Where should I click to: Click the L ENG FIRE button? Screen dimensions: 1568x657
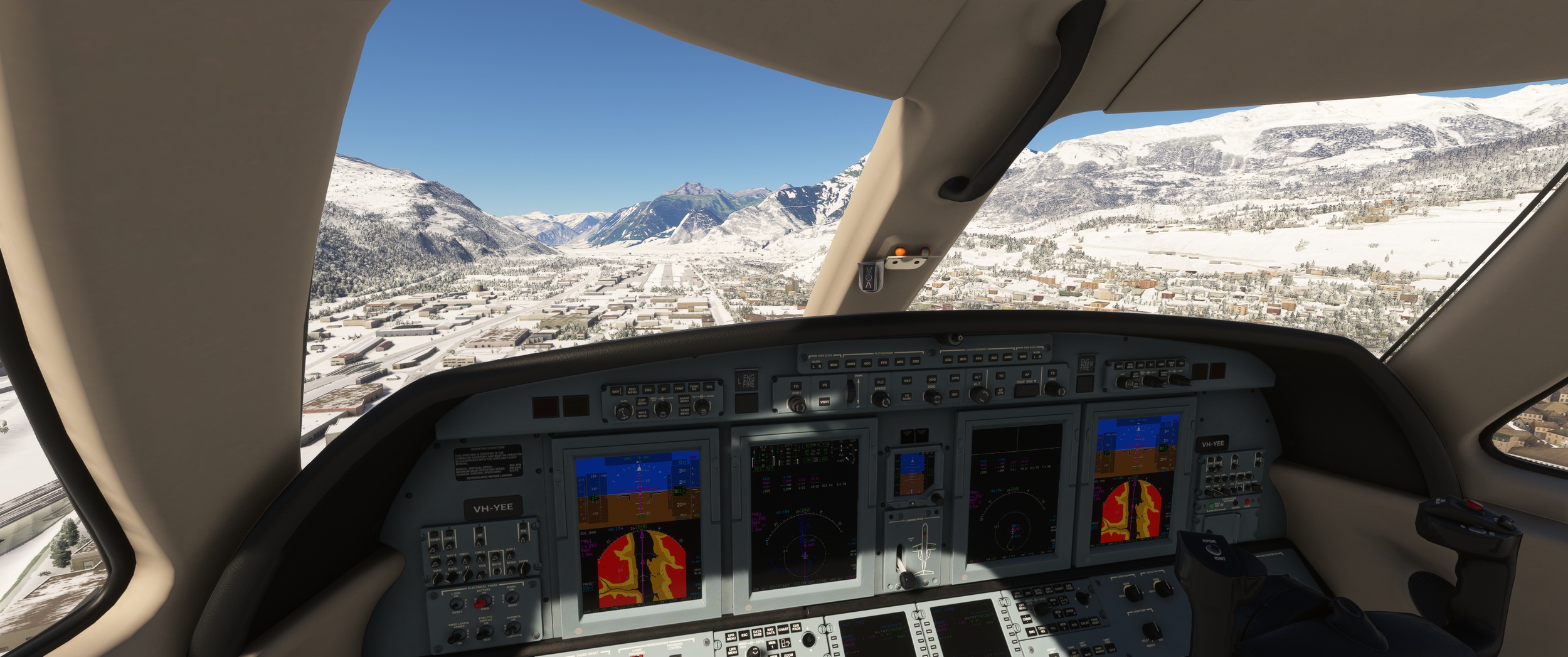[x=746, y=381]
